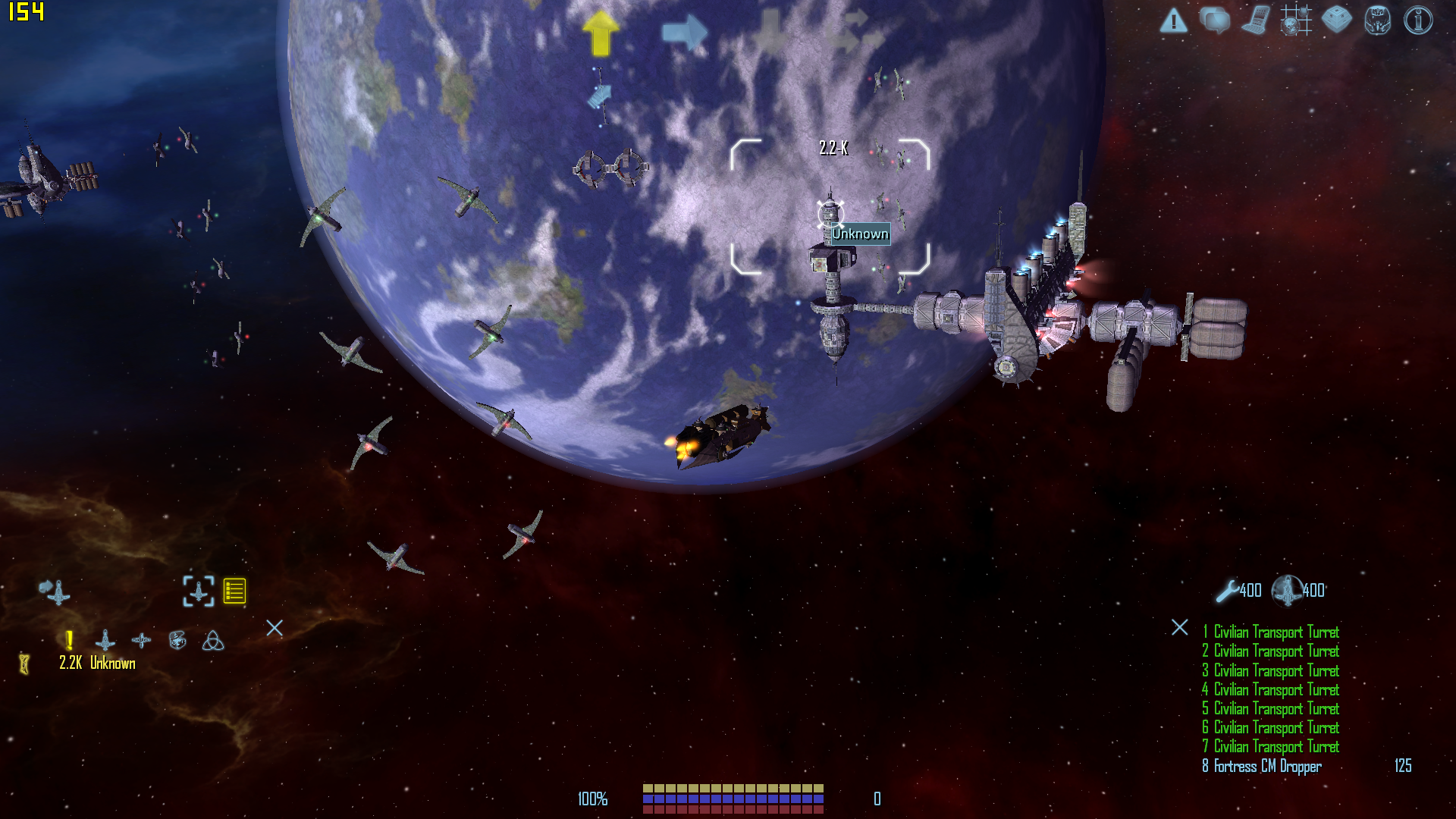Toggle the yellow list icon
The width and height of the screenshot is (1456, 819).
click(234, 591)
